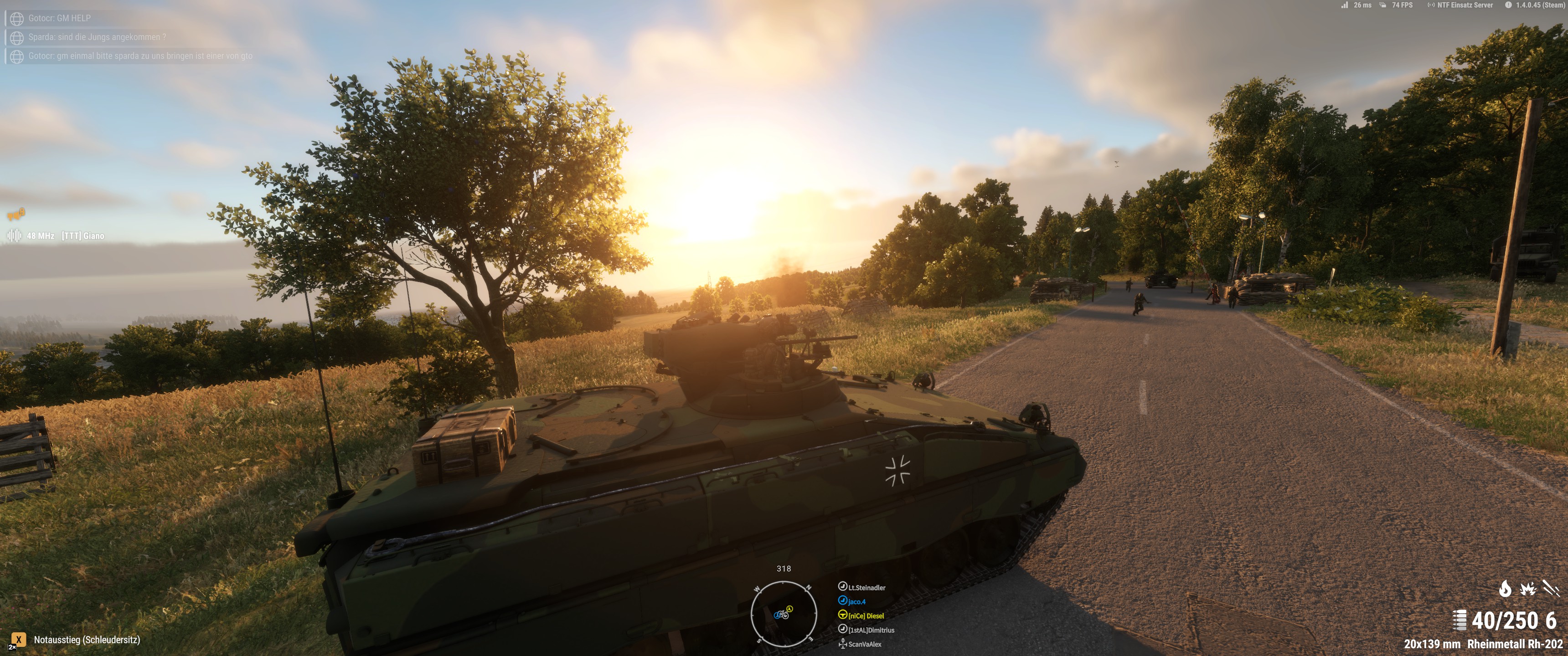Click the flame status icon

click(x=1505, y=589)
